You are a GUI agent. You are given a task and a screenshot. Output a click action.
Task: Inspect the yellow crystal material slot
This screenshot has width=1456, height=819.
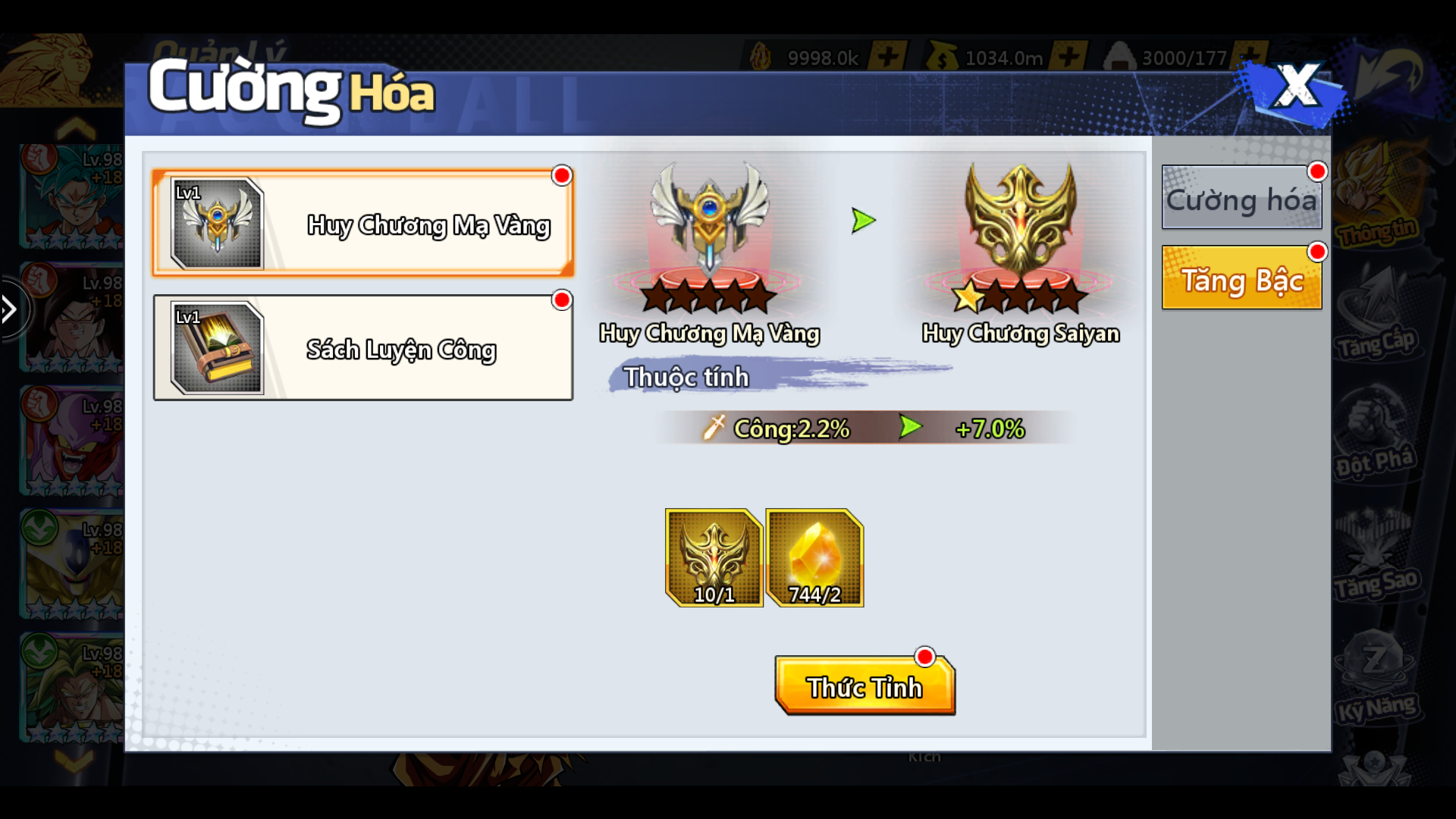814,558
